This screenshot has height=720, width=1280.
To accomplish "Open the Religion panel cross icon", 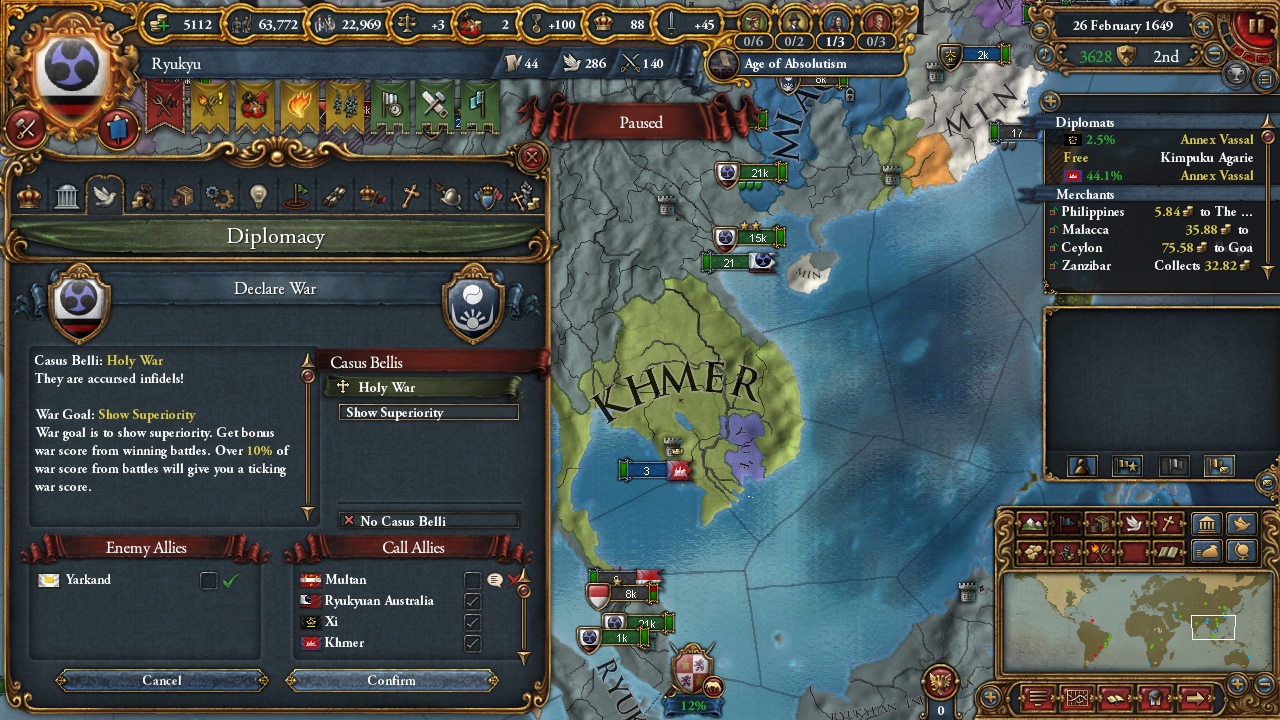I will click(412, 196).
